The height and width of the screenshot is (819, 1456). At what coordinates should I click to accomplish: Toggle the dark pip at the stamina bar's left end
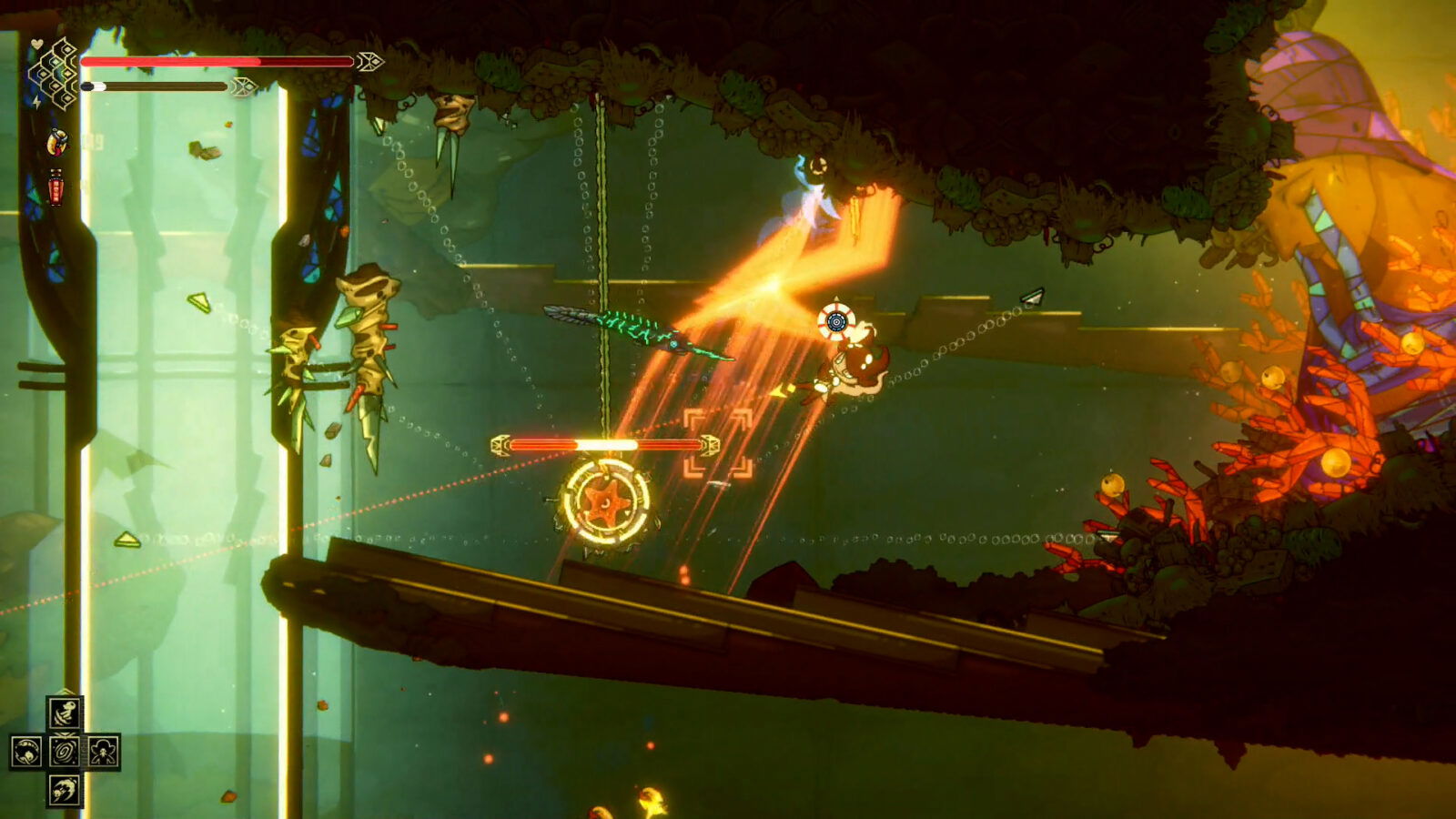pos(87,86)
